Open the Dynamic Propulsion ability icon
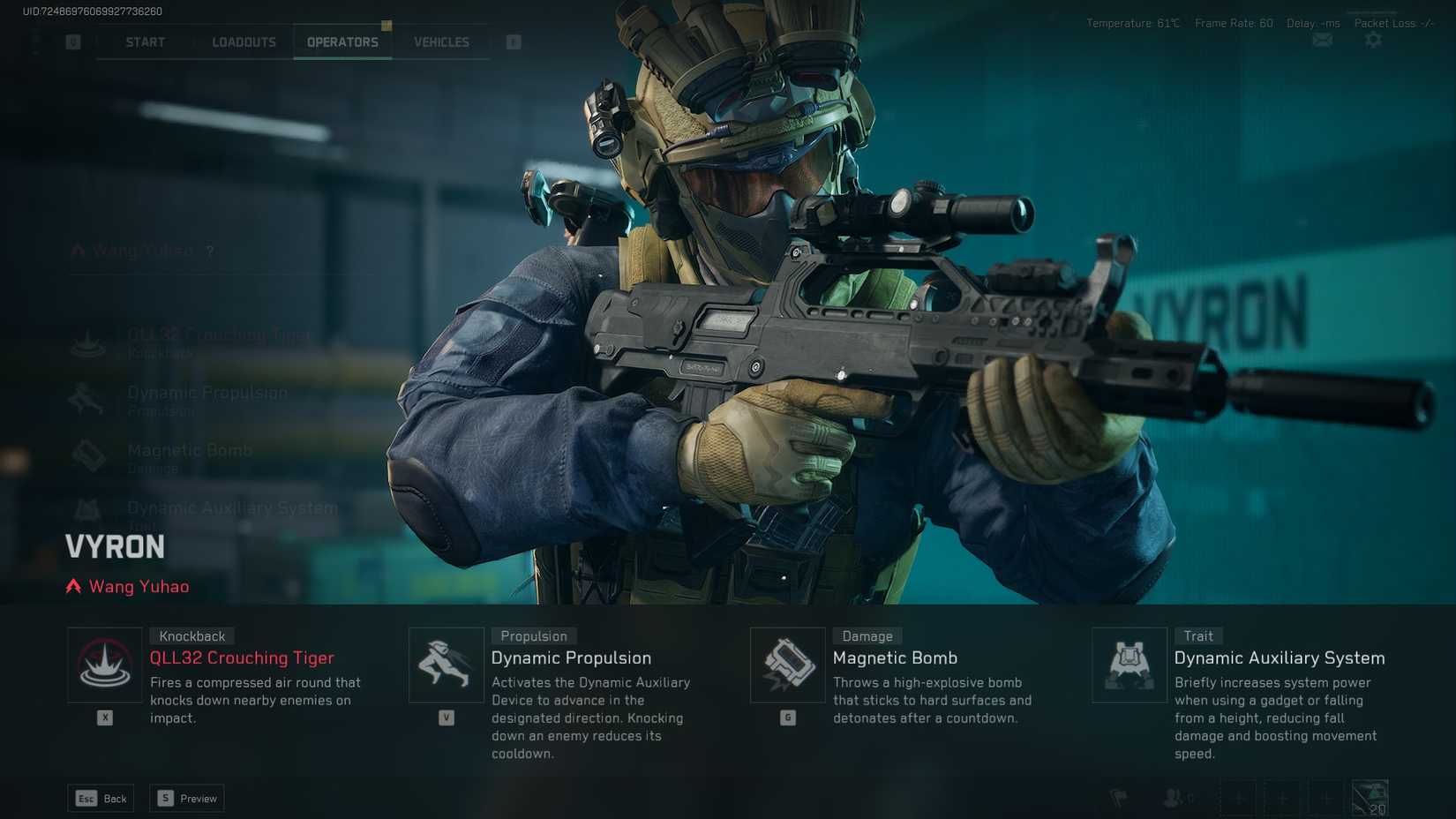 [x=447, y=665]
